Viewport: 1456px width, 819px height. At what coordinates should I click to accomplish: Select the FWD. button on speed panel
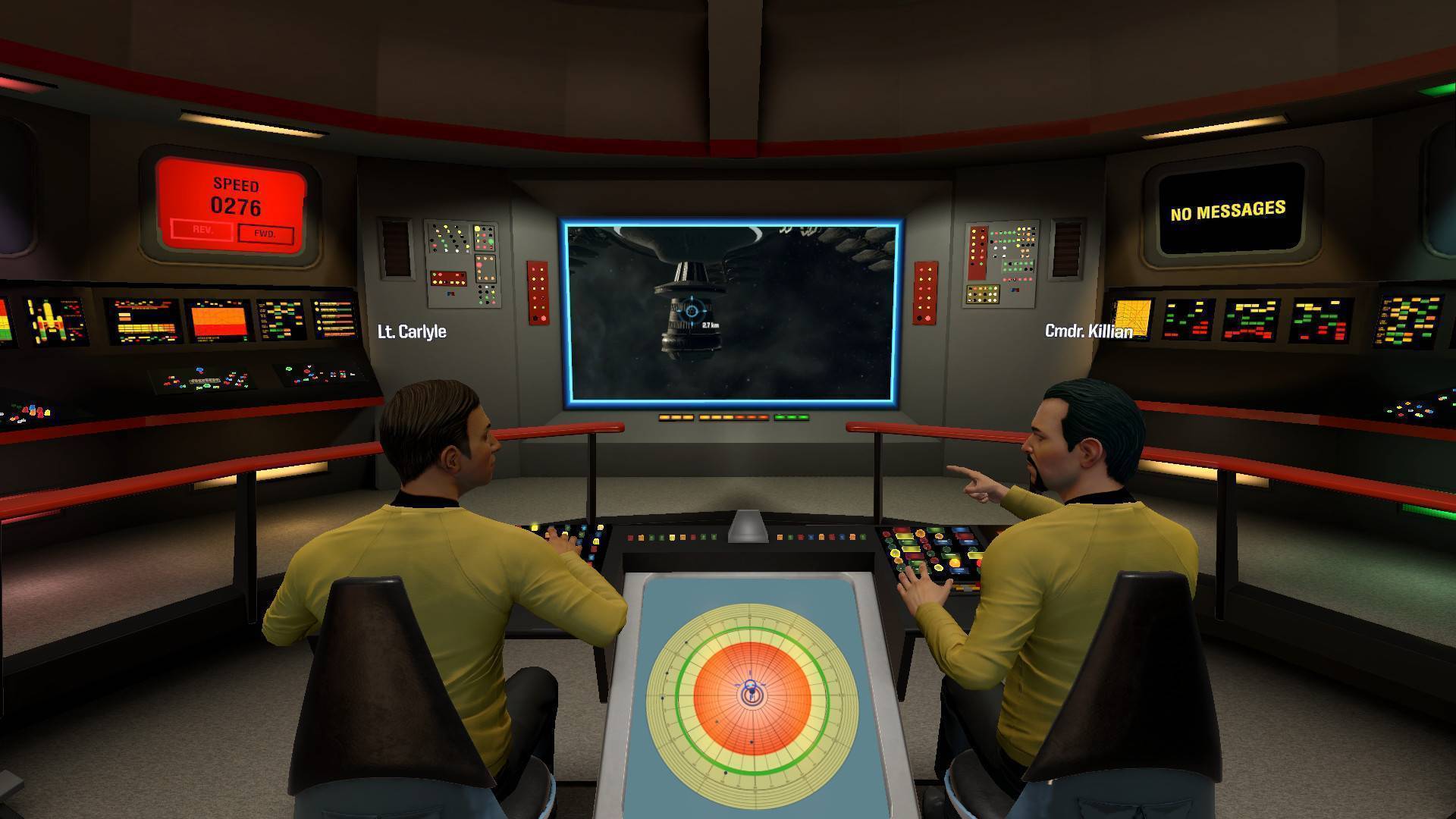click(265, 234)
